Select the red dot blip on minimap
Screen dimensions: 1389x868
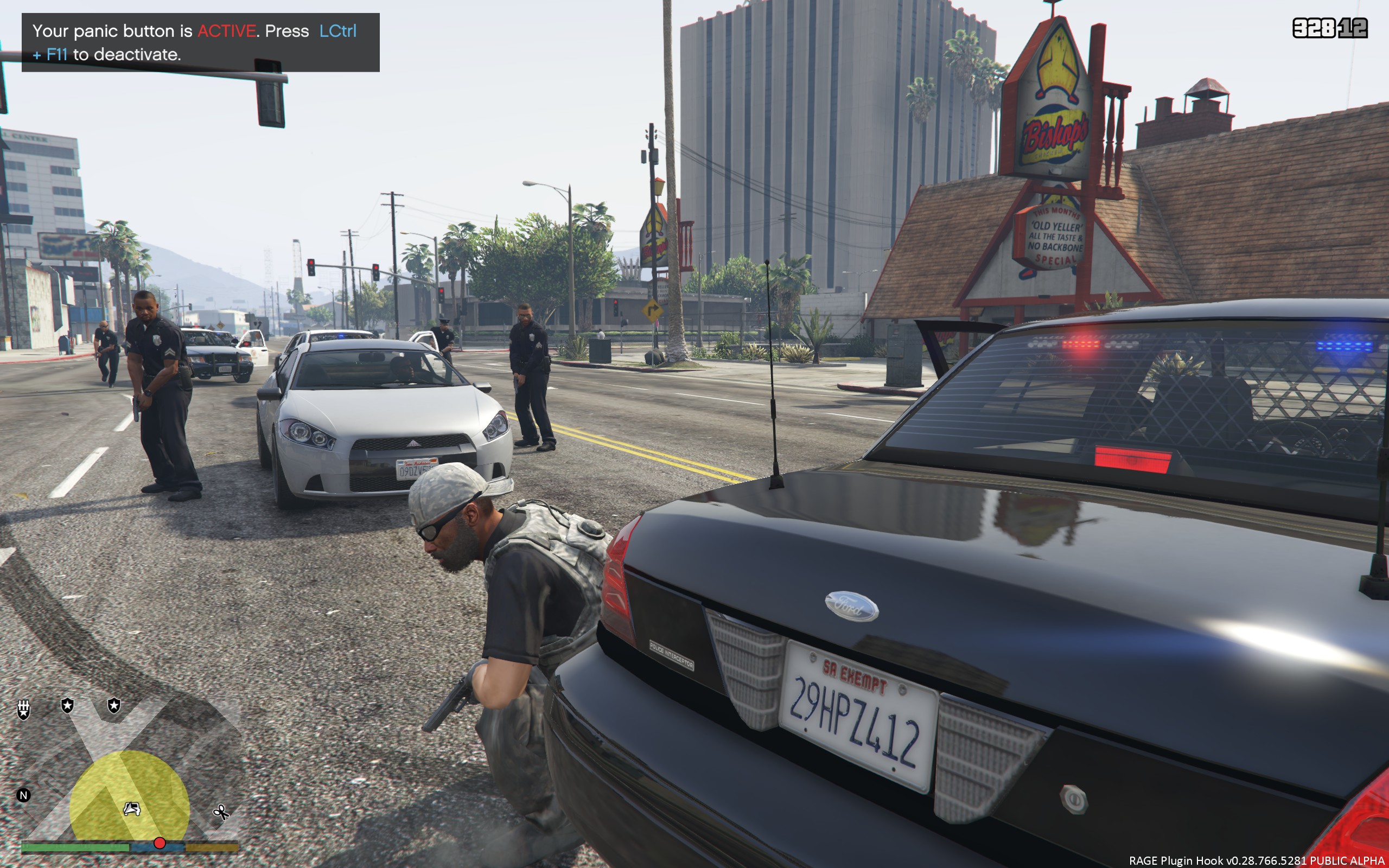pos(160,843)
